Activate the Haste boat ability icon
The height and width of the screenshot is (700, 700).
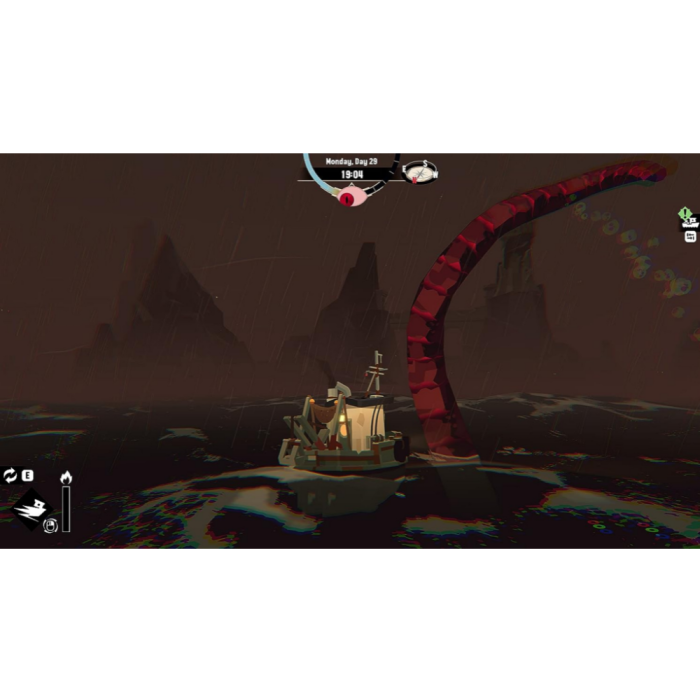31,507
